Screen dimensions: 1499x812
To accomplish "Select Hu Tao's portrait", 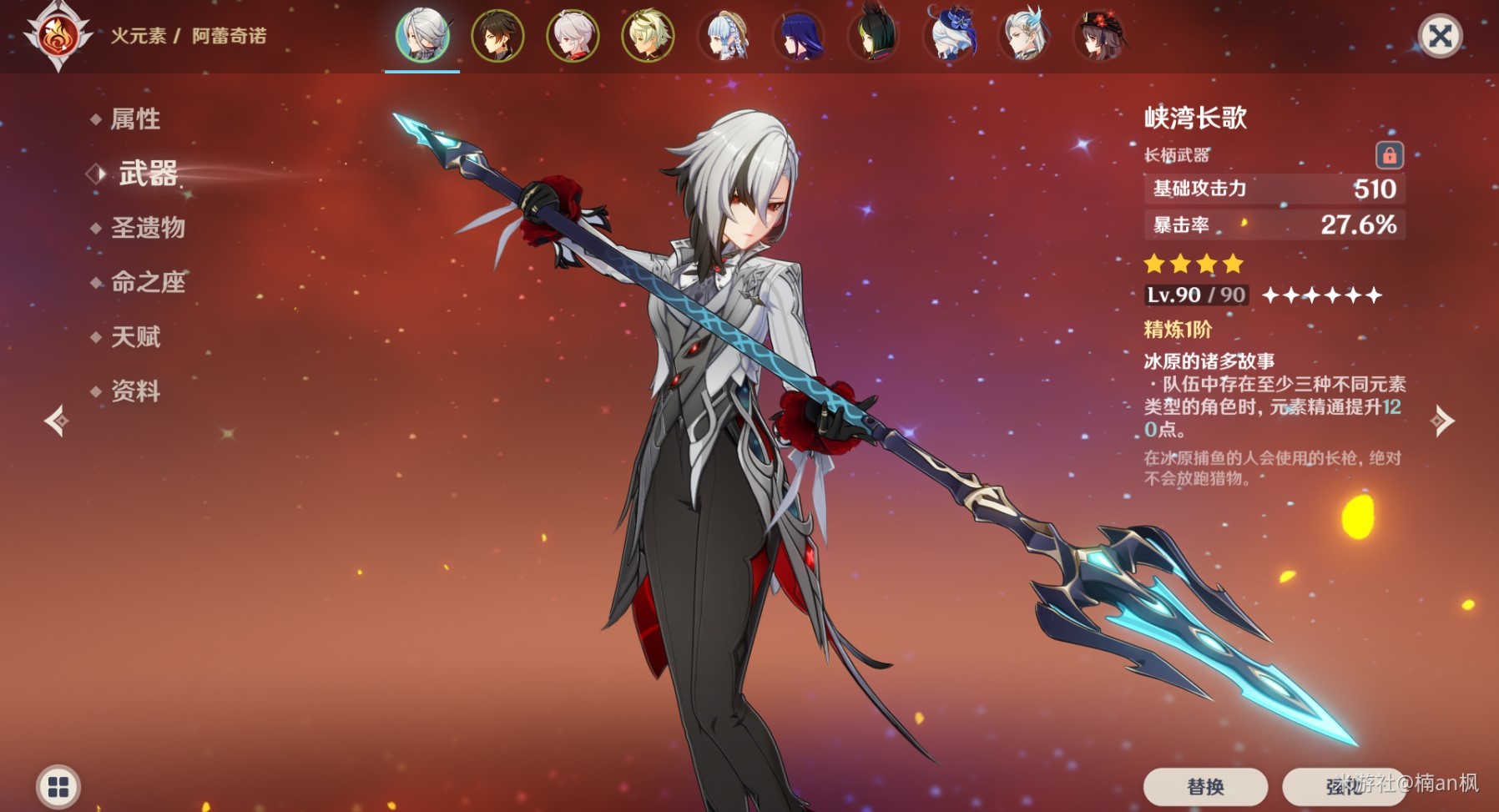I will click(1100, 36).
